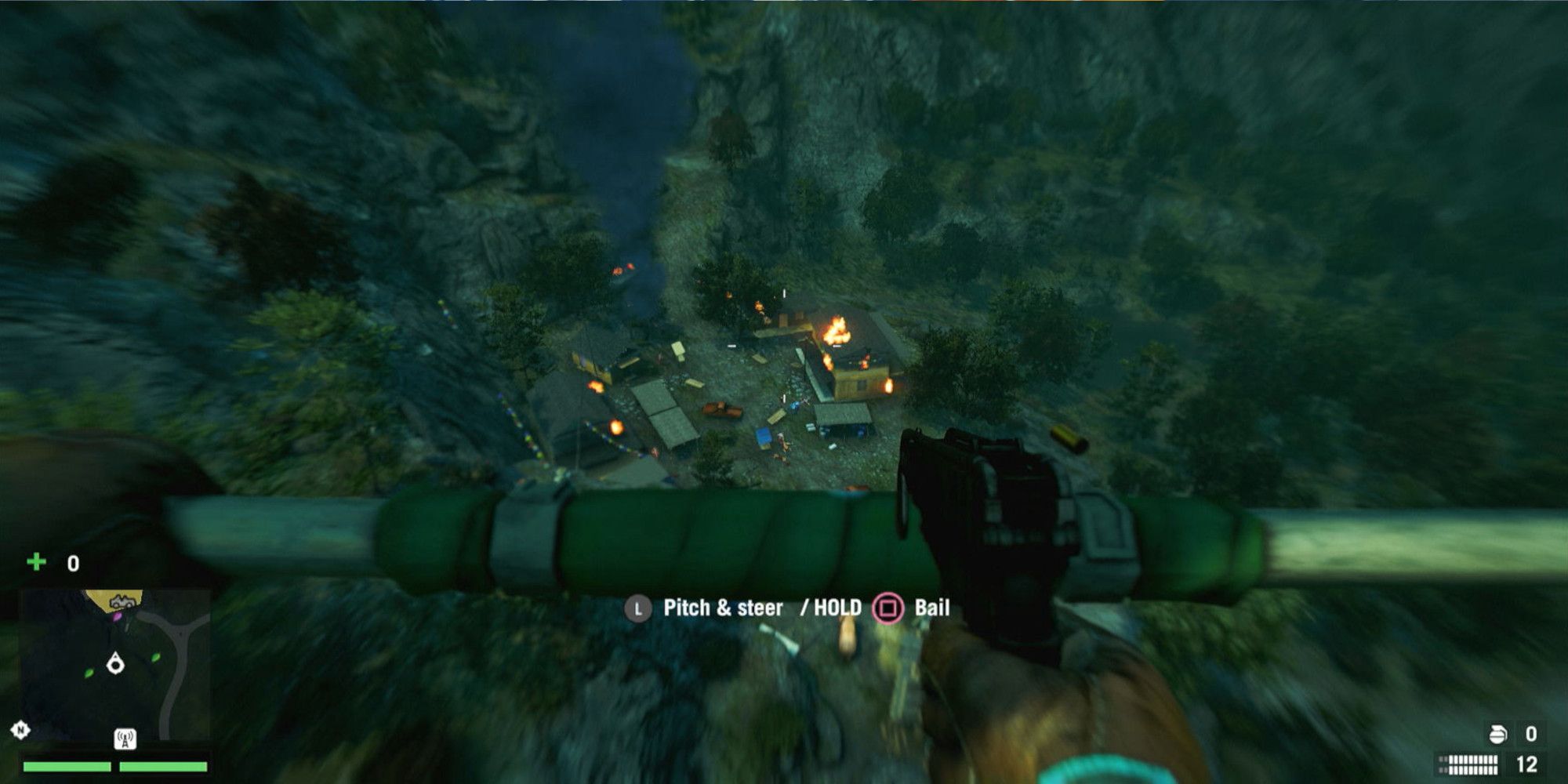The height and width of the screenshot is (784, 1568).
Task: Open the minimap
Action: tap(114, 665)
